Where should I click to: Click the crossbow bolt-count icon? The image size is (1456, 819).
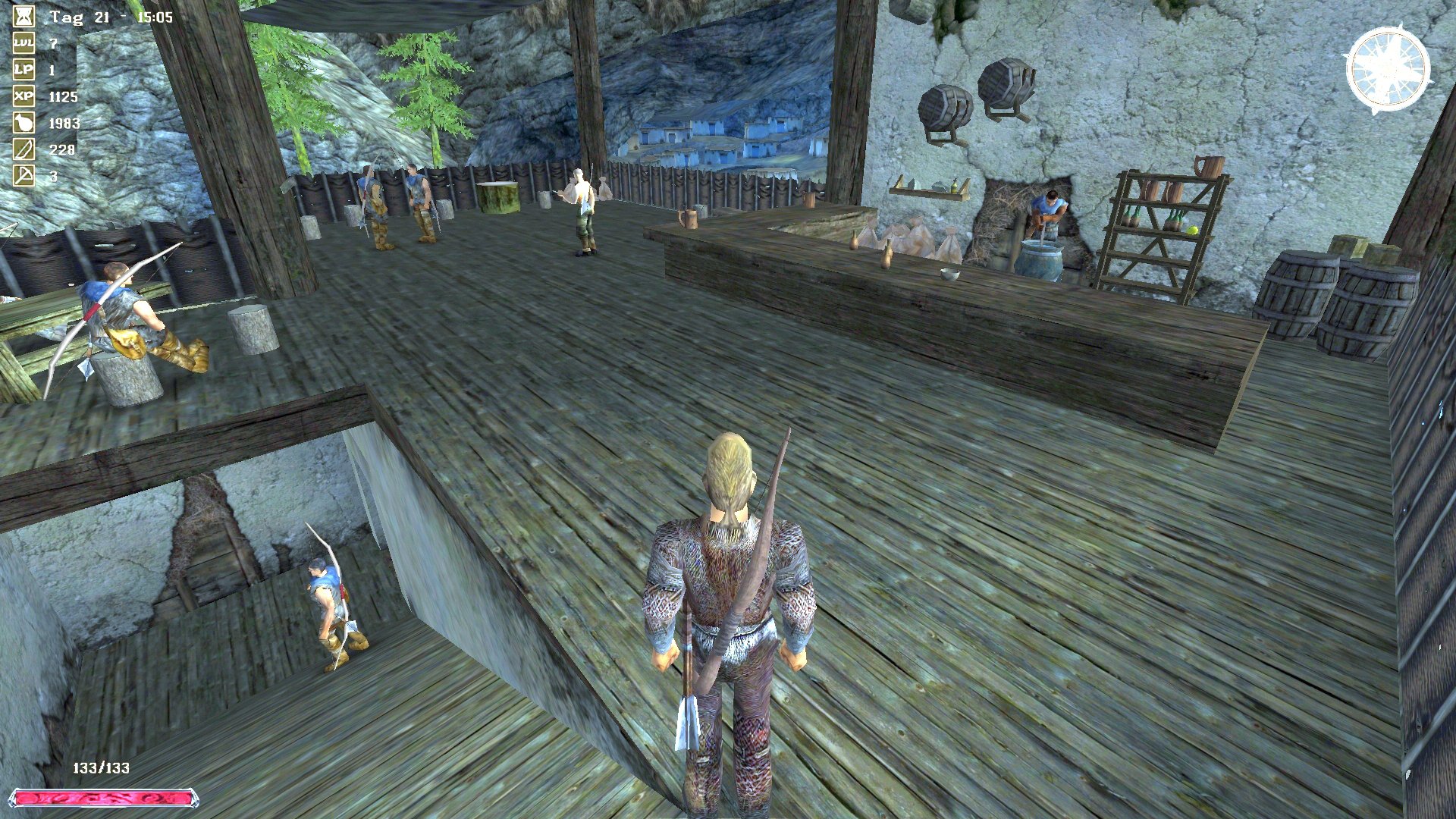tap(24, 177)
